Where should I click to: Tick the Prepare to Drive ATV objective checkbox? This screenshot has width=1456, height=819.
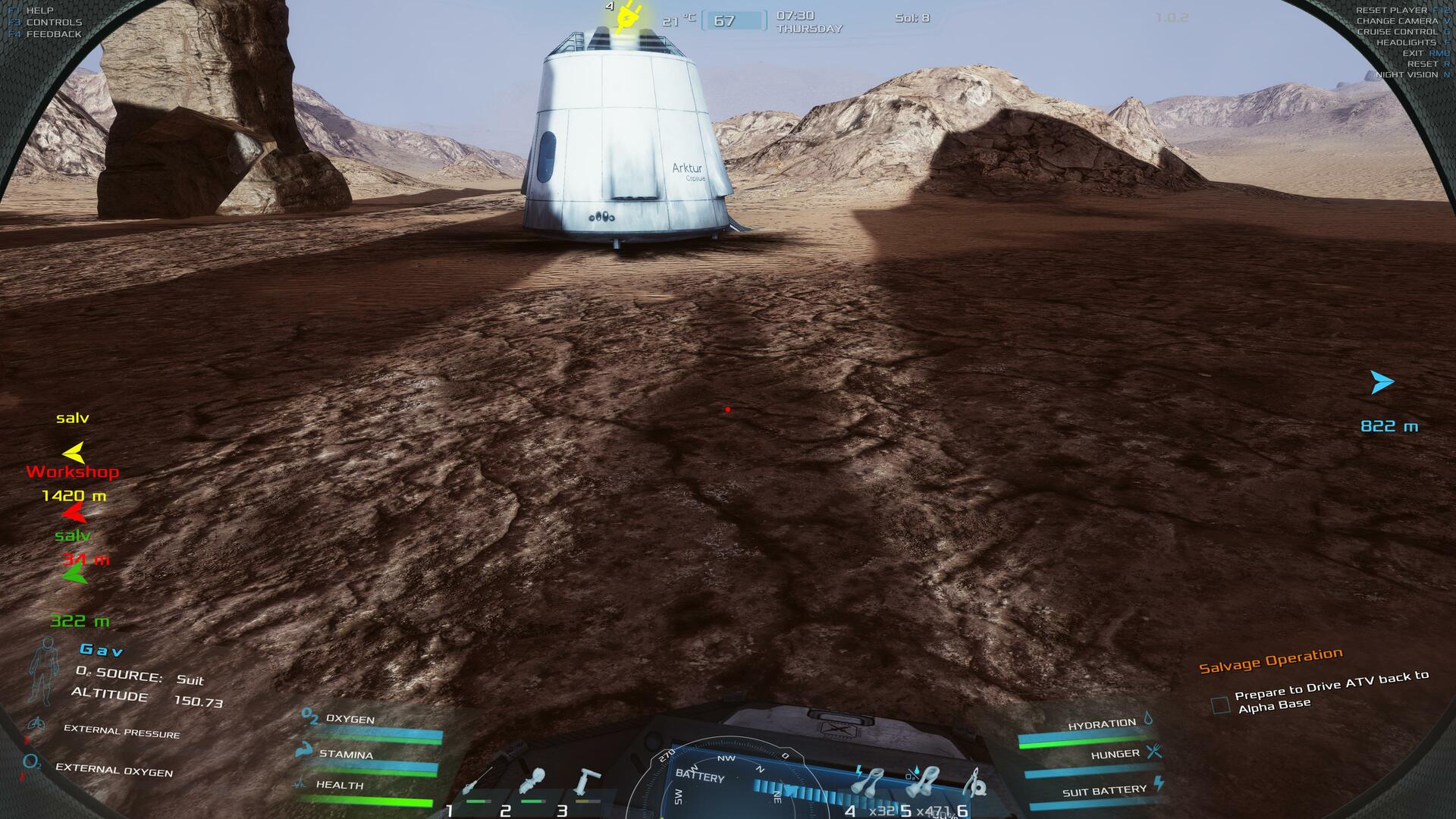(x=1220, y=705)
